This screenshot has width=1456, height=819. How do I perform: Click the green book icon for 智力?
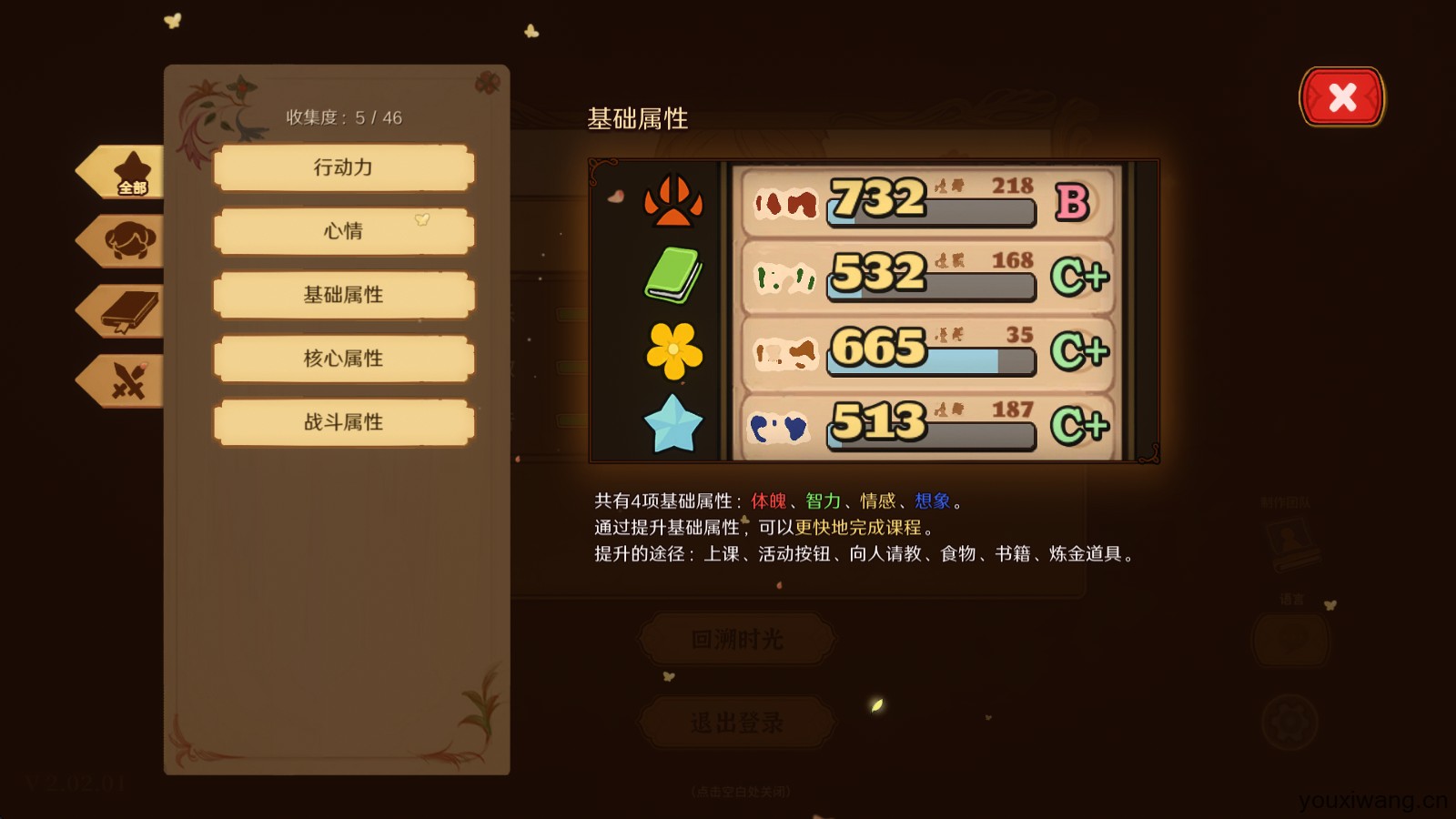[675, 275]
